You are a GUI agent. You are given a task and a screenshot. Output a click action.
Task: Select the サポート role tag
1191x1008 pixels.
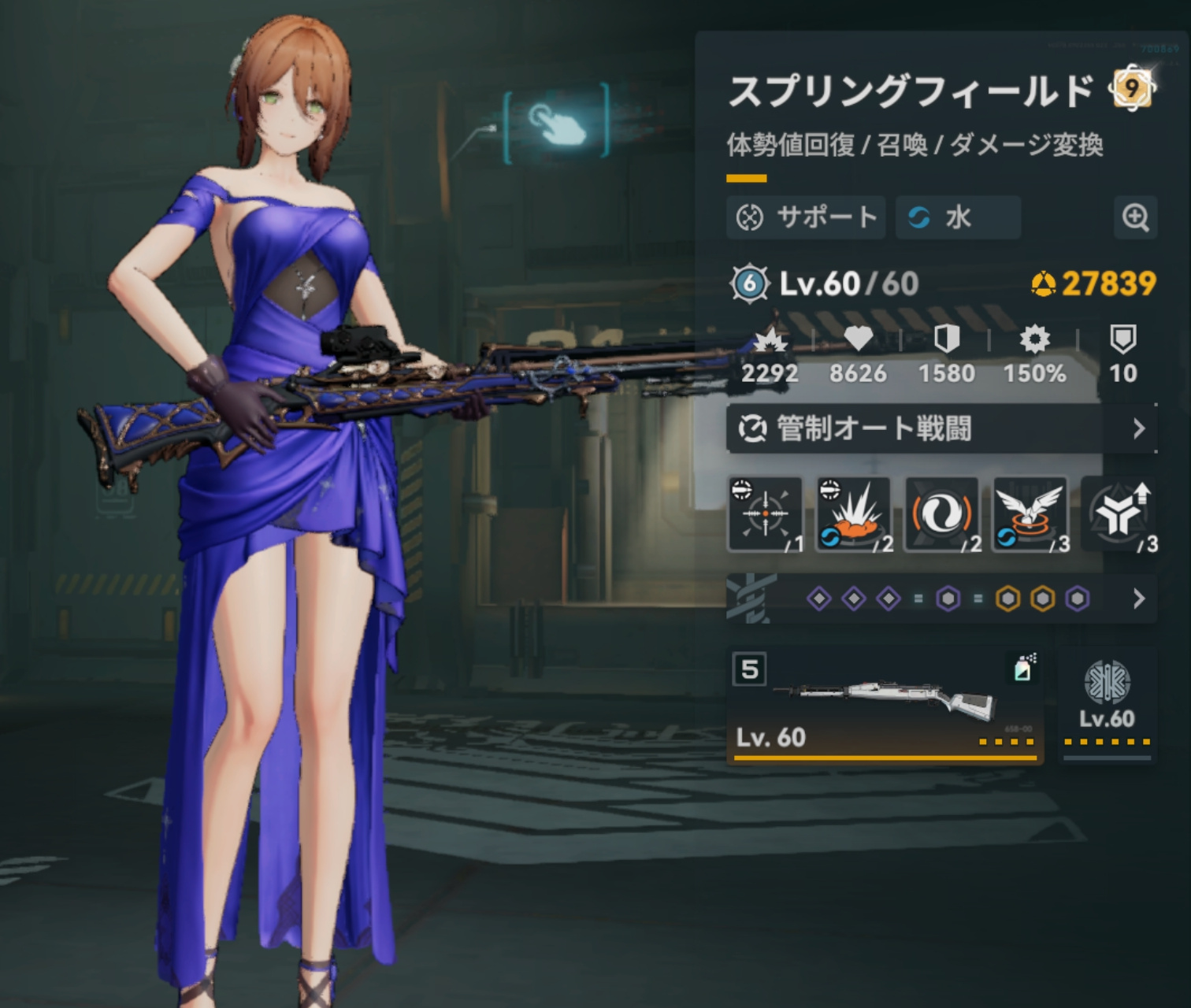[806, 217]
